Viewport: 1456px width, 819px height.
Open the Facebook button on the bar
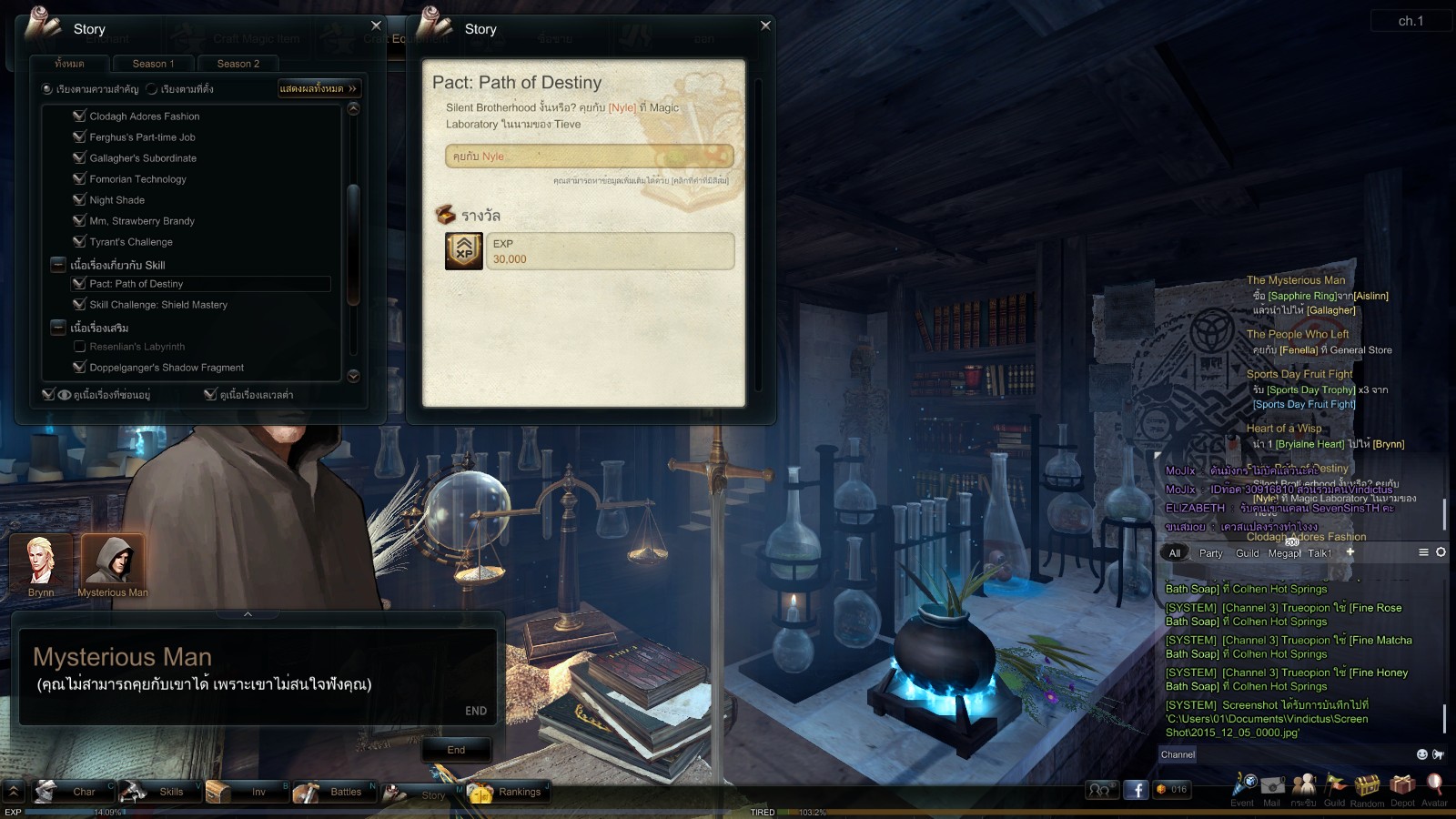1135,790
